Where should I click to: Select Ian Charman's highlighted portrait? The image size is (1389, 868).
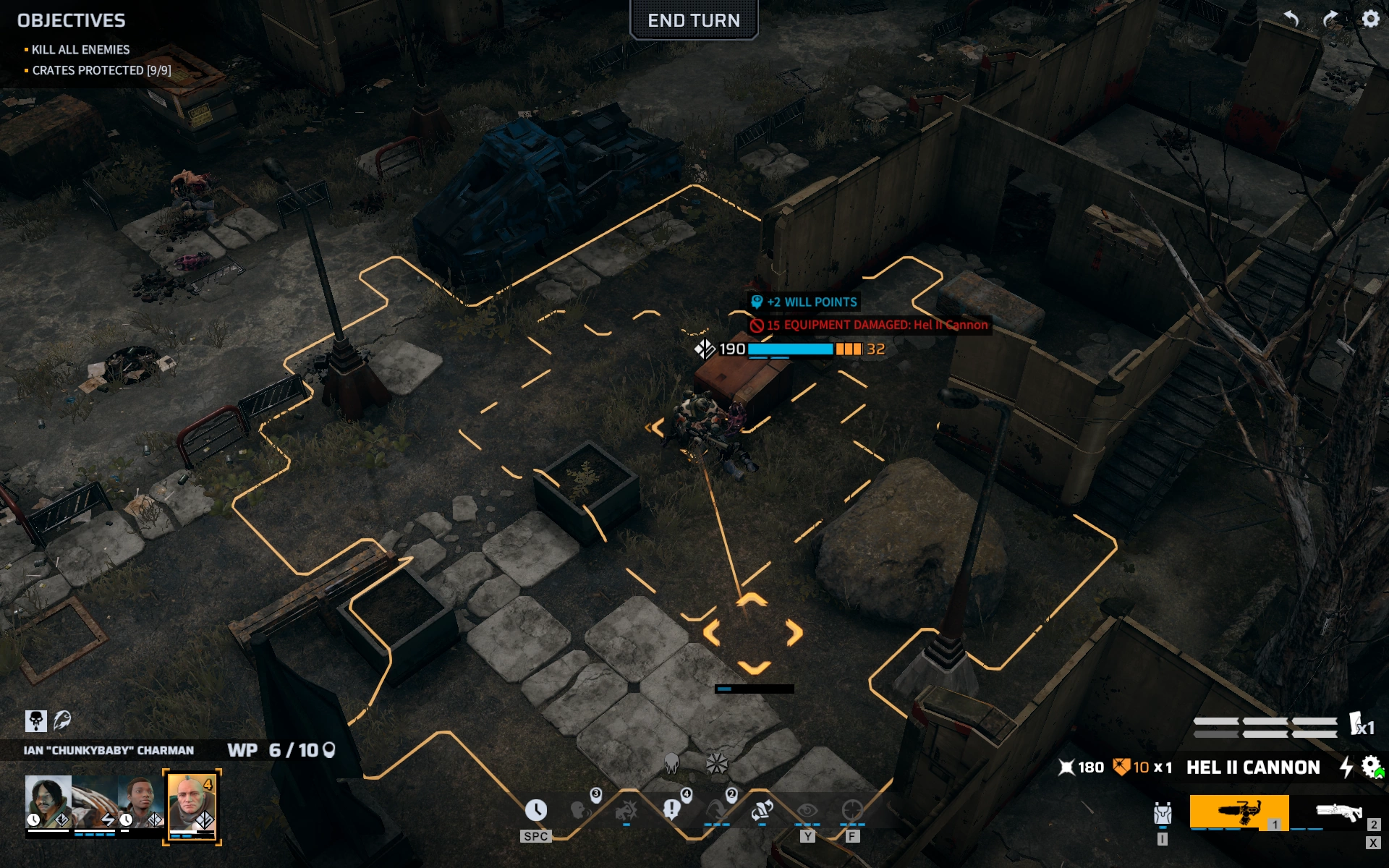click(x=192, y=805)
